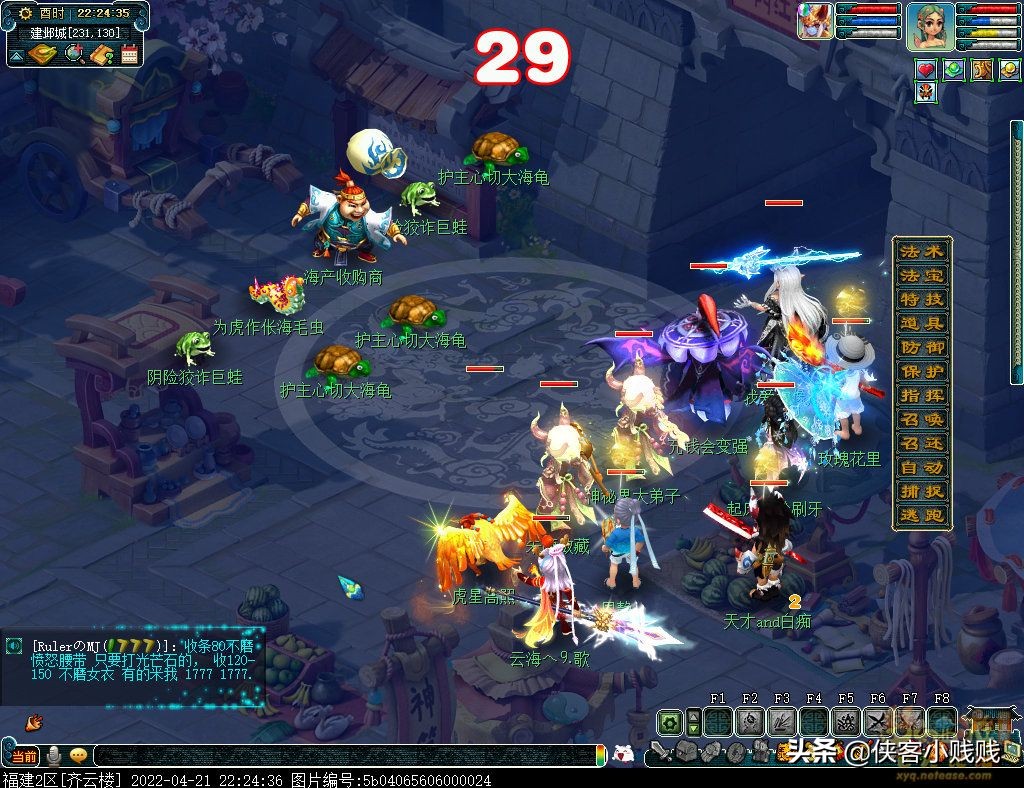This screenshot has height=788, width=1024.
Task: Choose the 特技 special skill command
Action: point(921,299)
